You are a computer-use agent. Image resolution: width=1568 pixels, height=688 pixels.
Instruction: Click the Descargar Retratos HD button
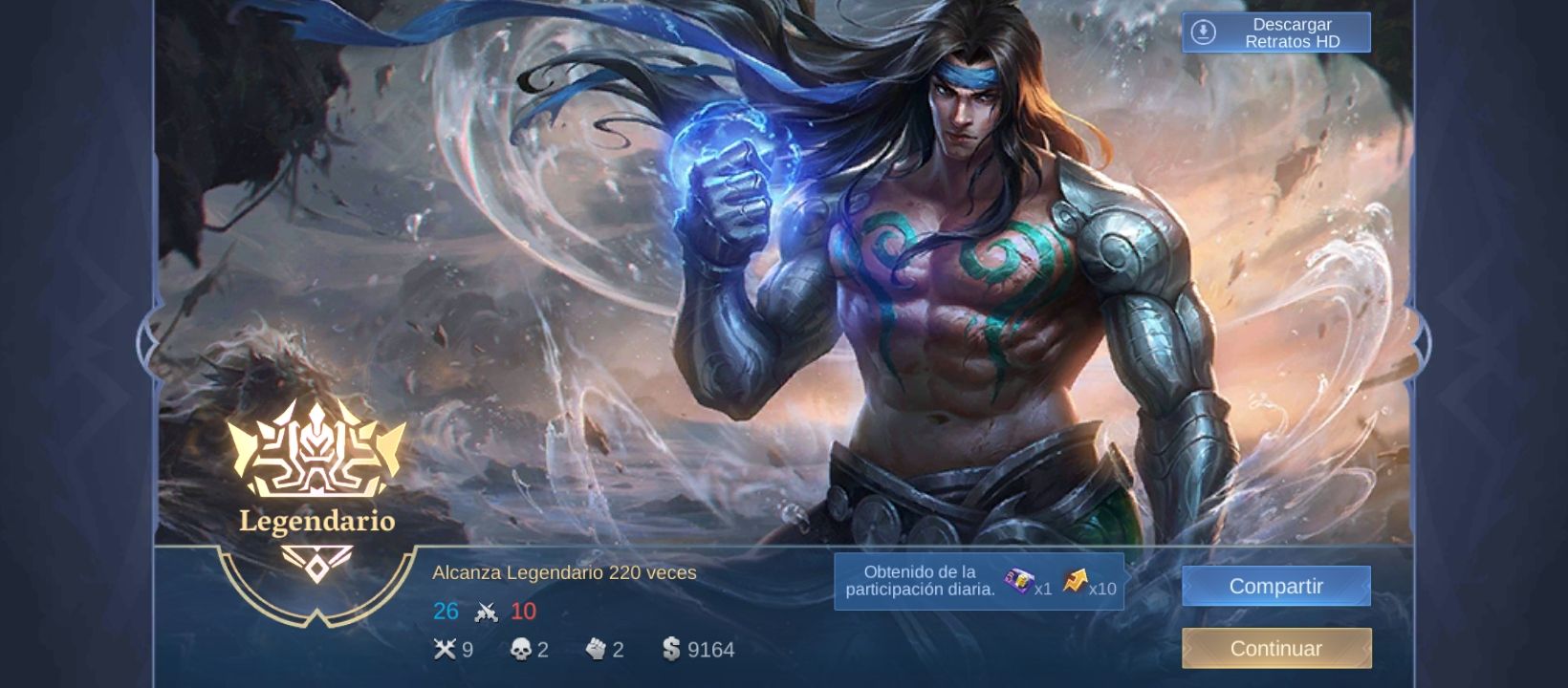click(x=1274, y=32)
